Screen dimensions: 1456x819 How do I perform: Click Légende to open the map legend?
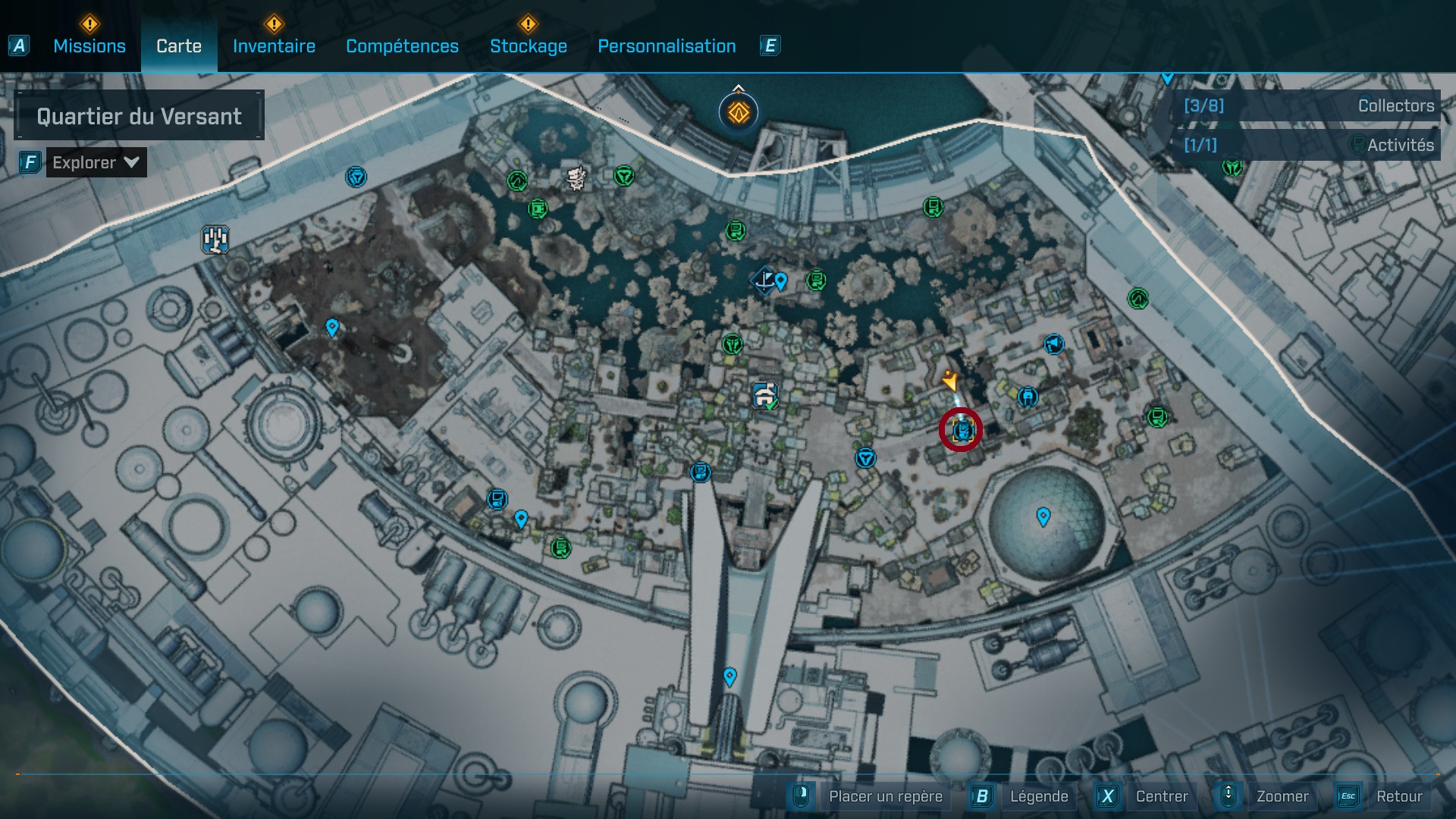1040,796
